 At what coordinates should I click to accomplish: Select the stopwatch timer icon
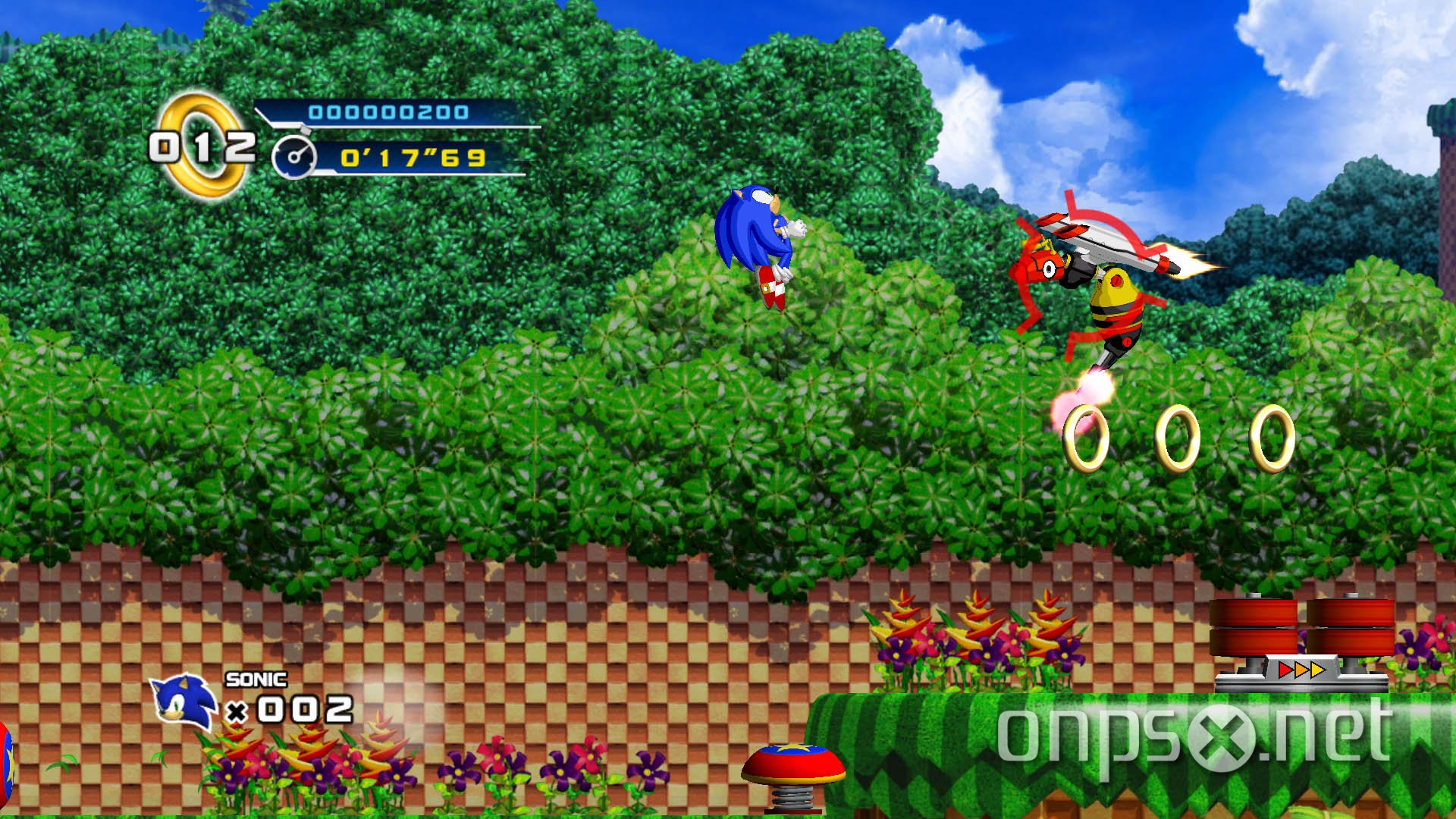point(296,157)
